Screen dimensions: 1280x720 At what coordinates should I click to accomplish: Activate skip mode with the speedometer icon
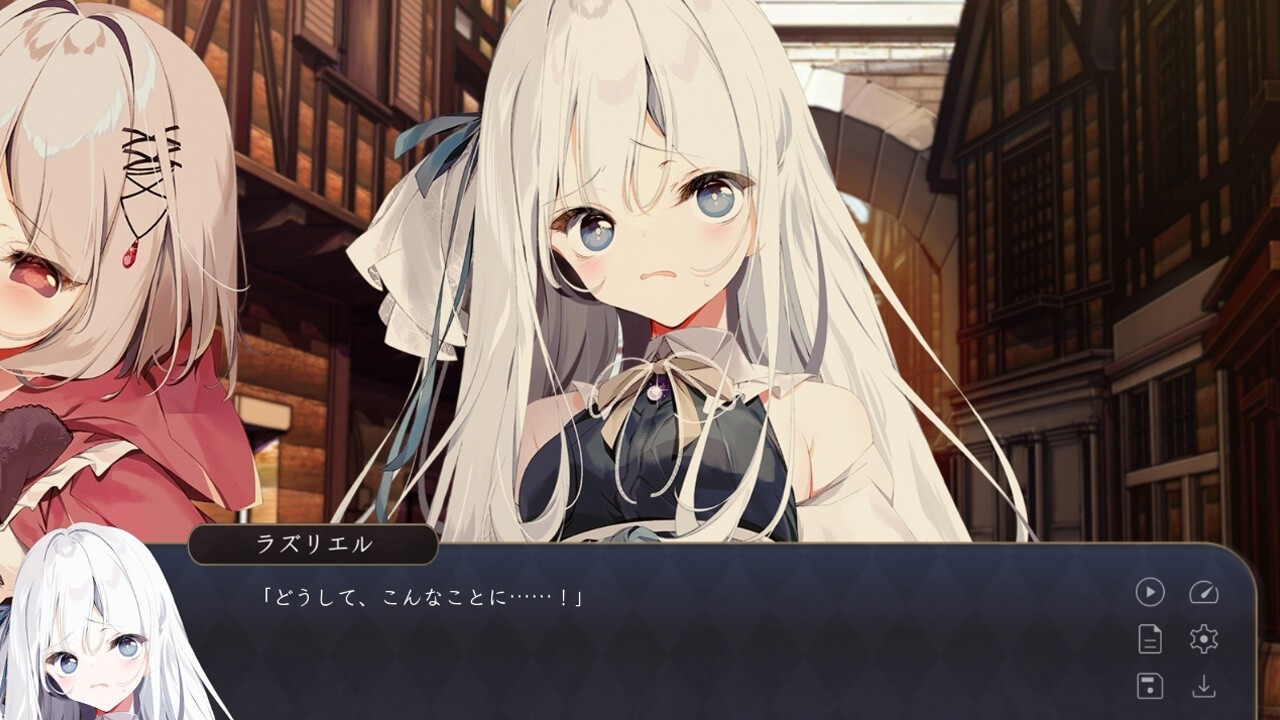pos(1204,591)
